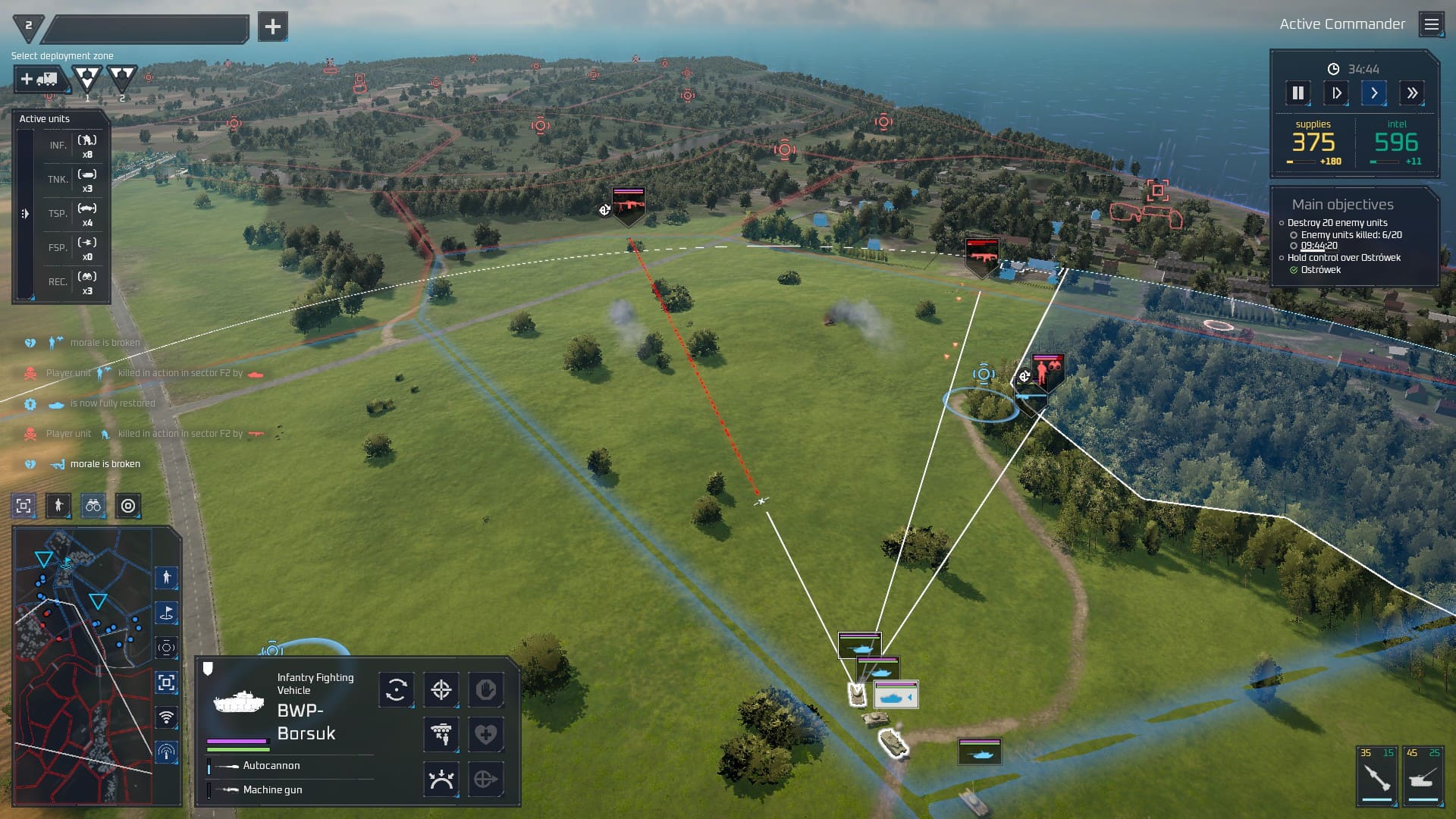The height and width of the screenshot is (819, 1456).
Task: Use the unload infantry vehicle command
Action: [x=441, y=734]
